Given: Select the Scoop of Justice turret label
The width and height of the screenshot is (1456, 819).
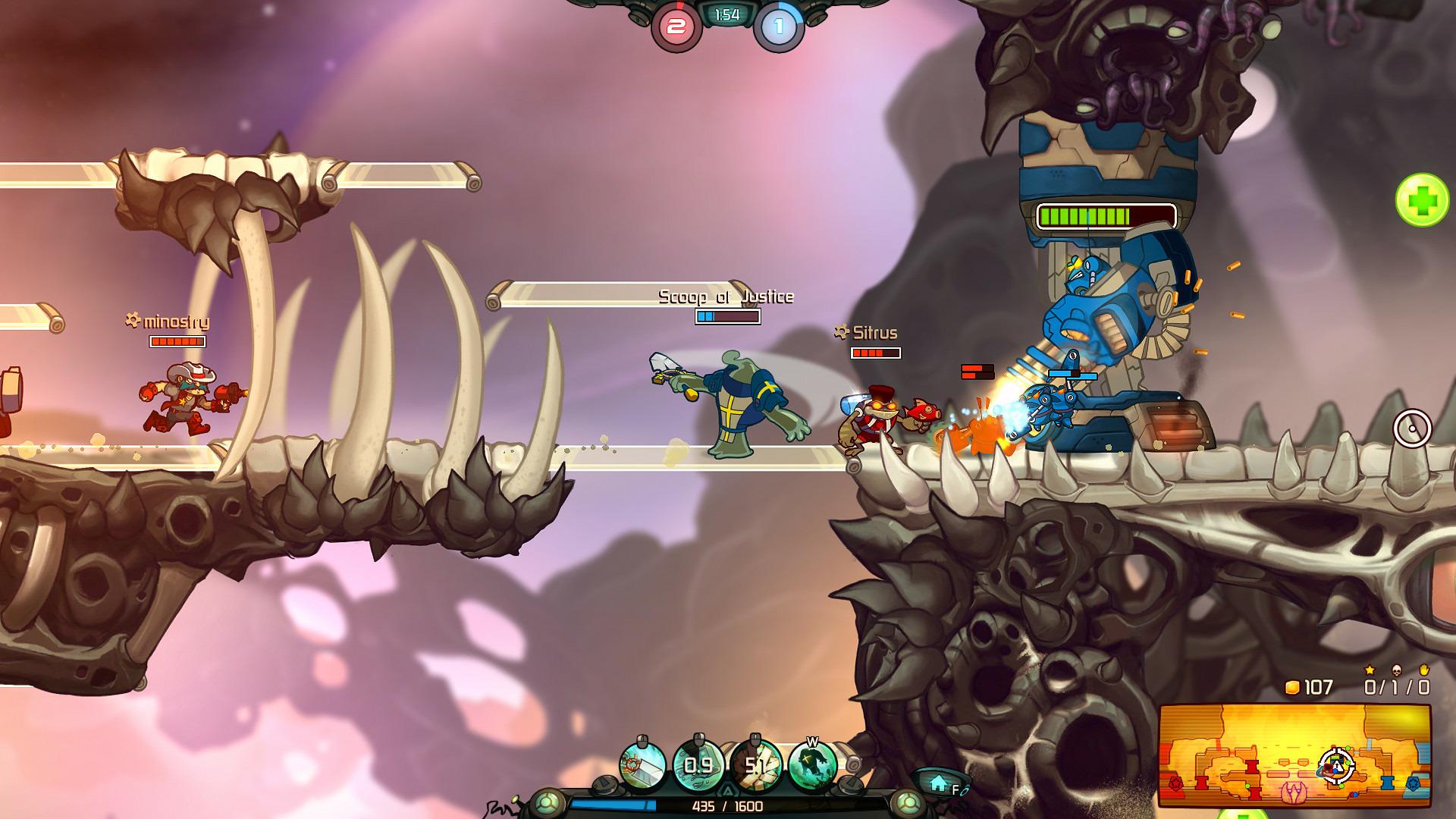Looking at the screenshot, I should click(724, 297).
